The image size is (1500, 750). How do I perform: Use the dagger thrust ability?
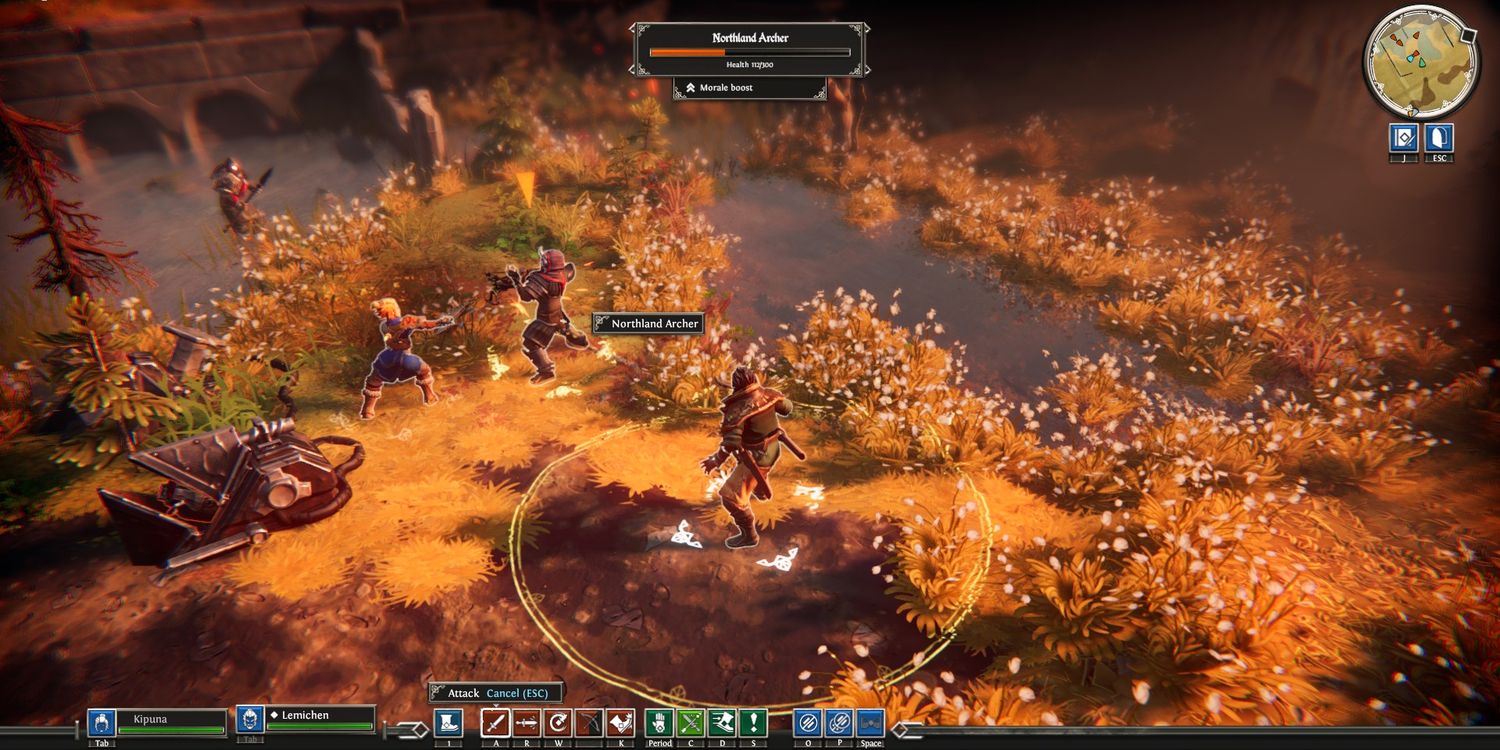527,723
